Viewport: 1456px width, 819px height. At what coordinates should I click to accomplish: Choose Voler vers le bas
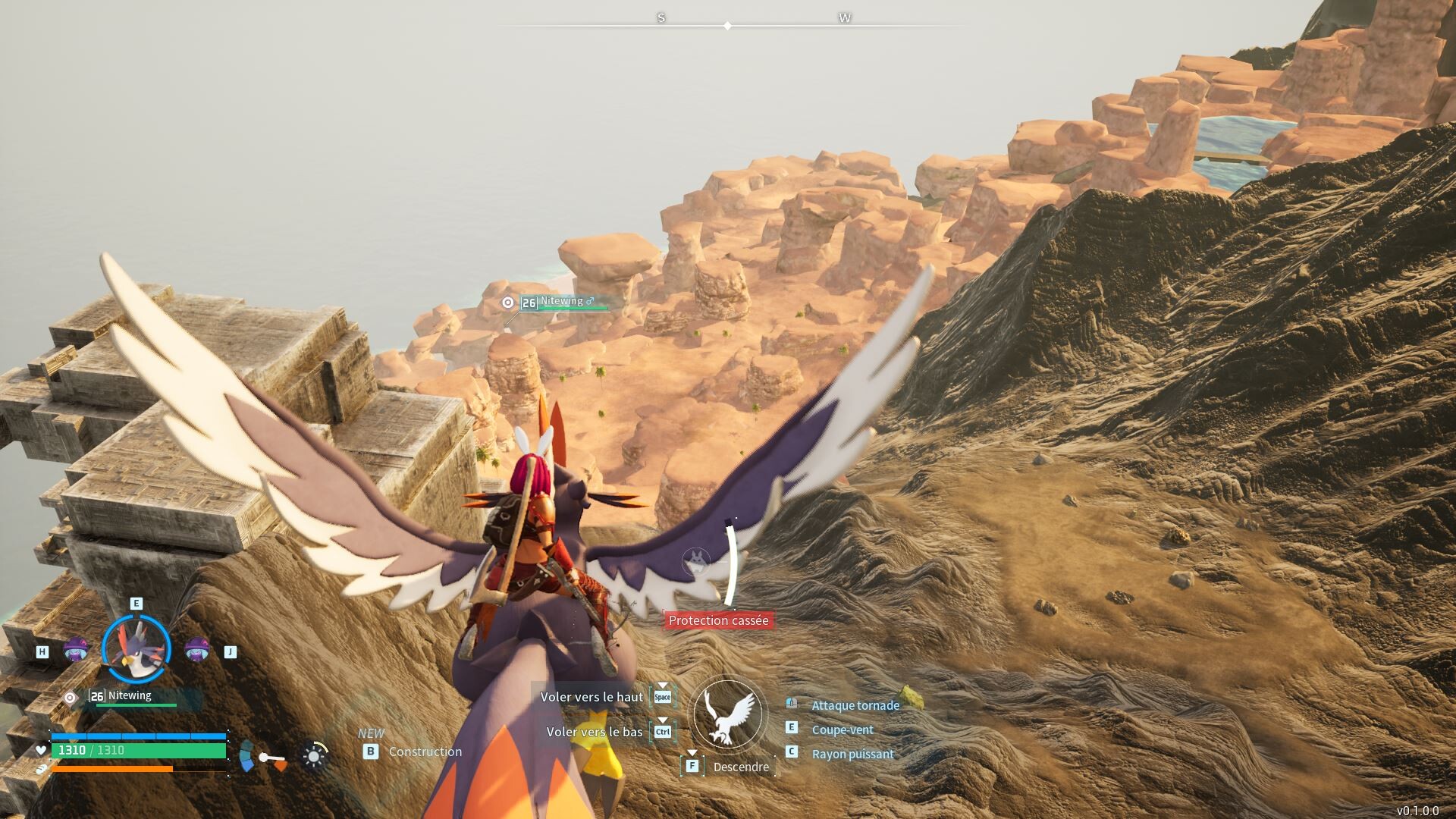click(x=595, y=732)
